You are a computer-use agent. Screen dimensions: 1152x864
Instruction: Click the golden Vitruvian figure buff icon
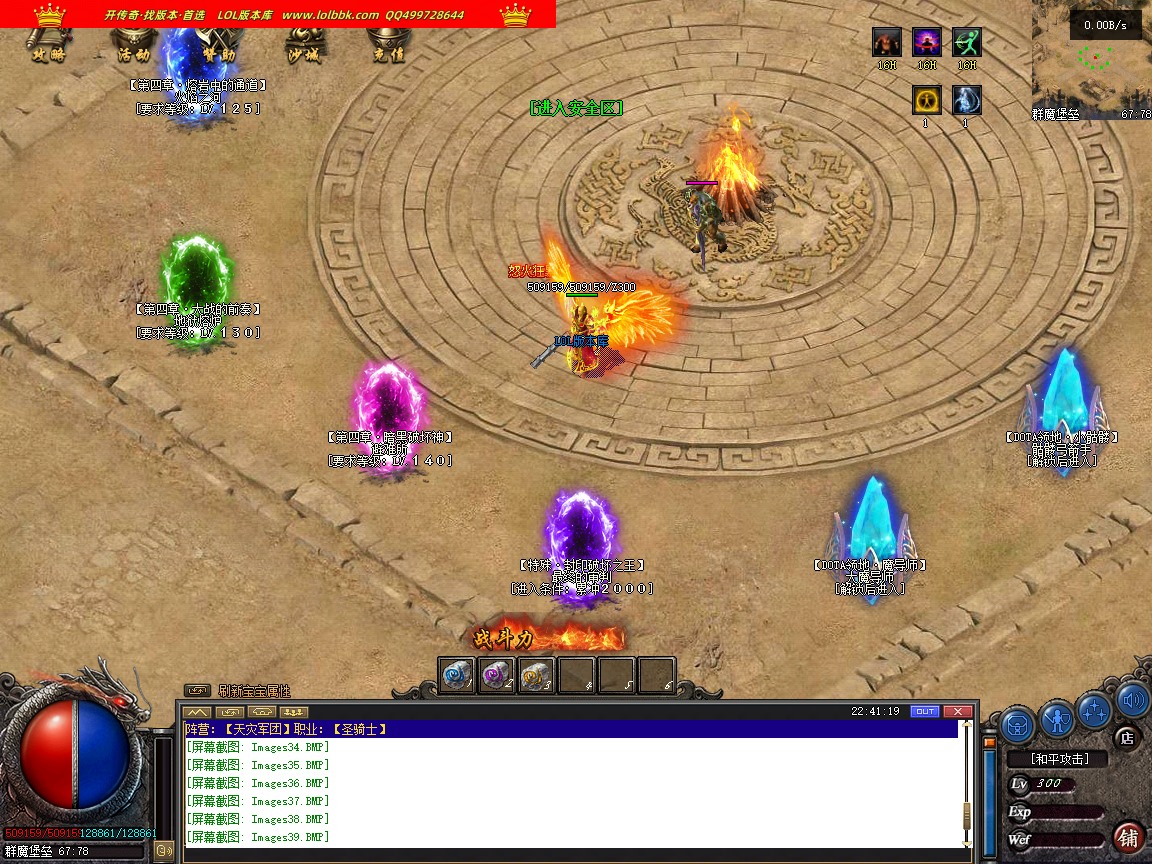927,100
